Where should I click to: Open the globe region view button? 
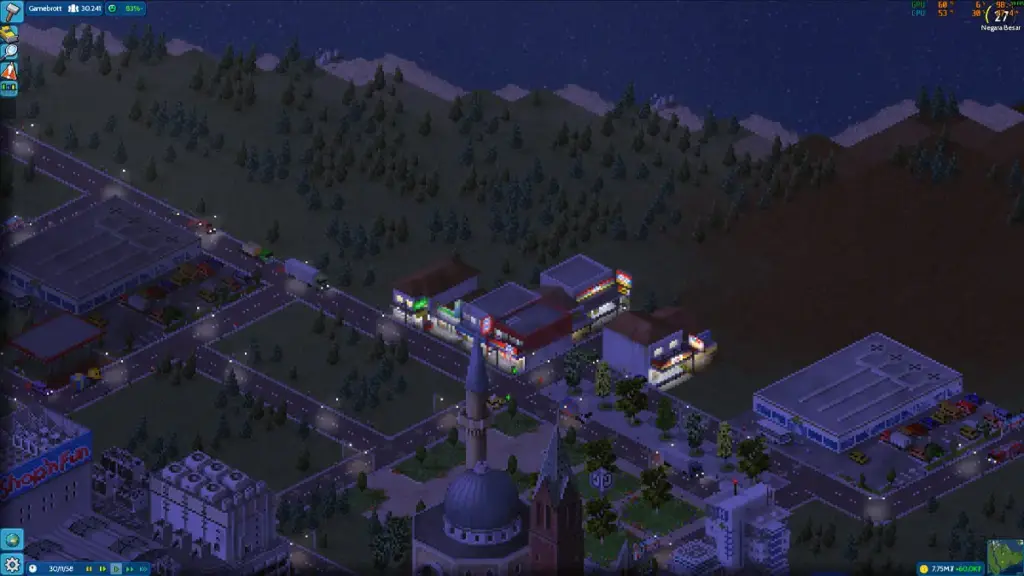coord(11,540)
